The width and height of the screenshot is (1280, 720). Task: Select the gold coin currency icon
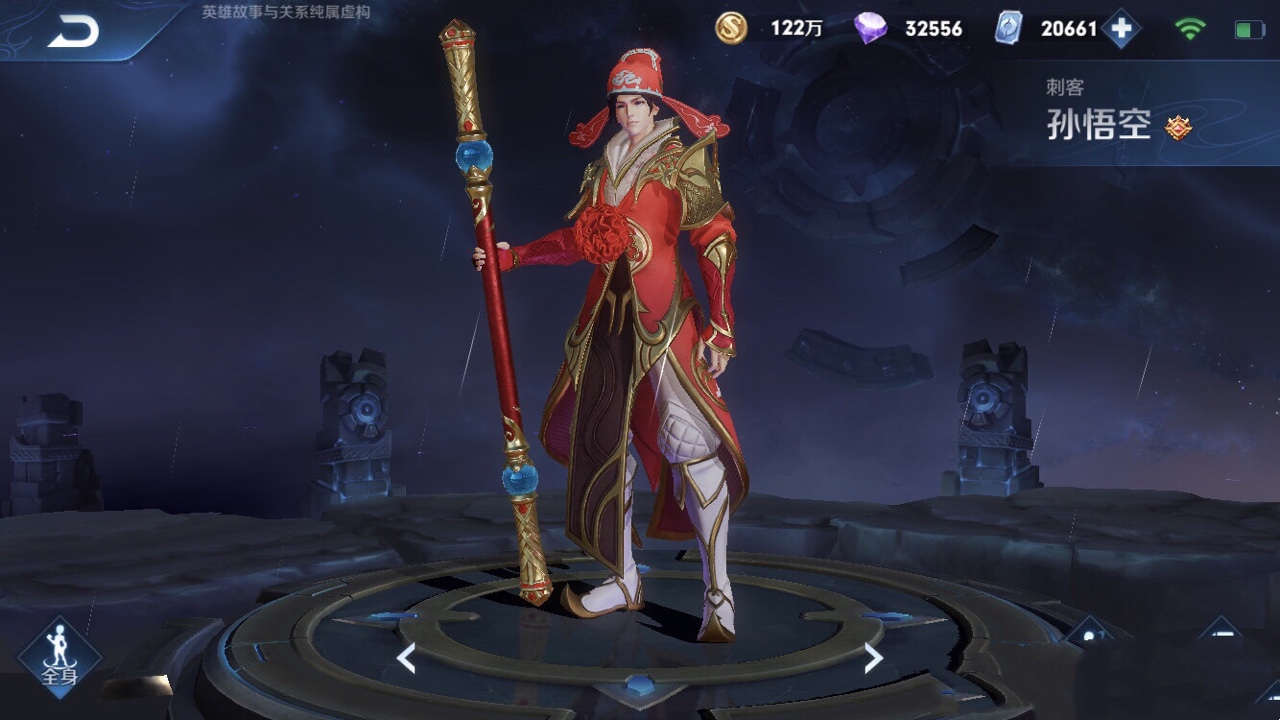(731, 28)
